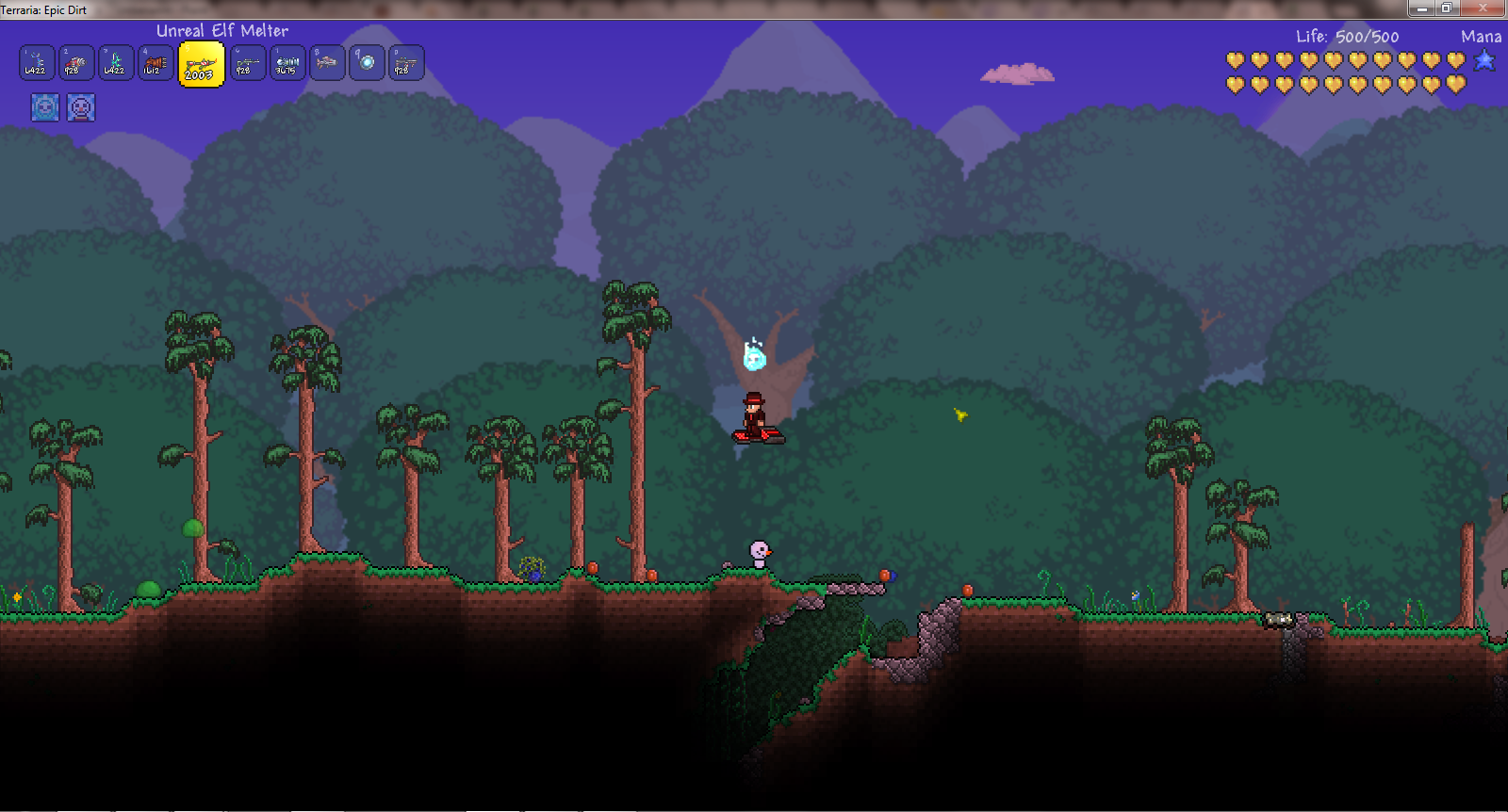This screenshot has width=1508, height=812.
Task: Choose the glowing blue orb in slot 9
Action: click(x=367, y=63)
